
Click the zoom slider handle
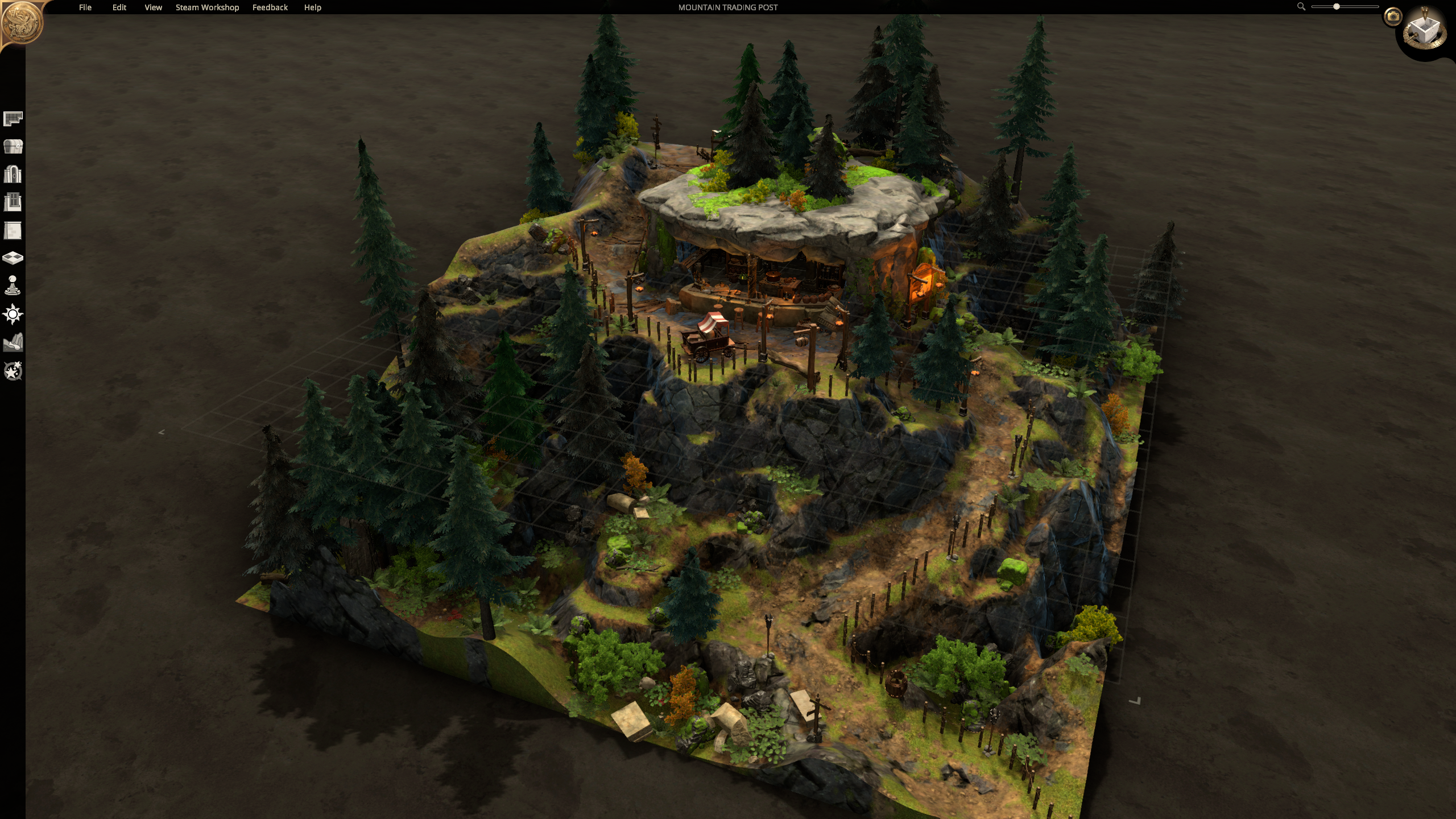[x=1337, y=7]
